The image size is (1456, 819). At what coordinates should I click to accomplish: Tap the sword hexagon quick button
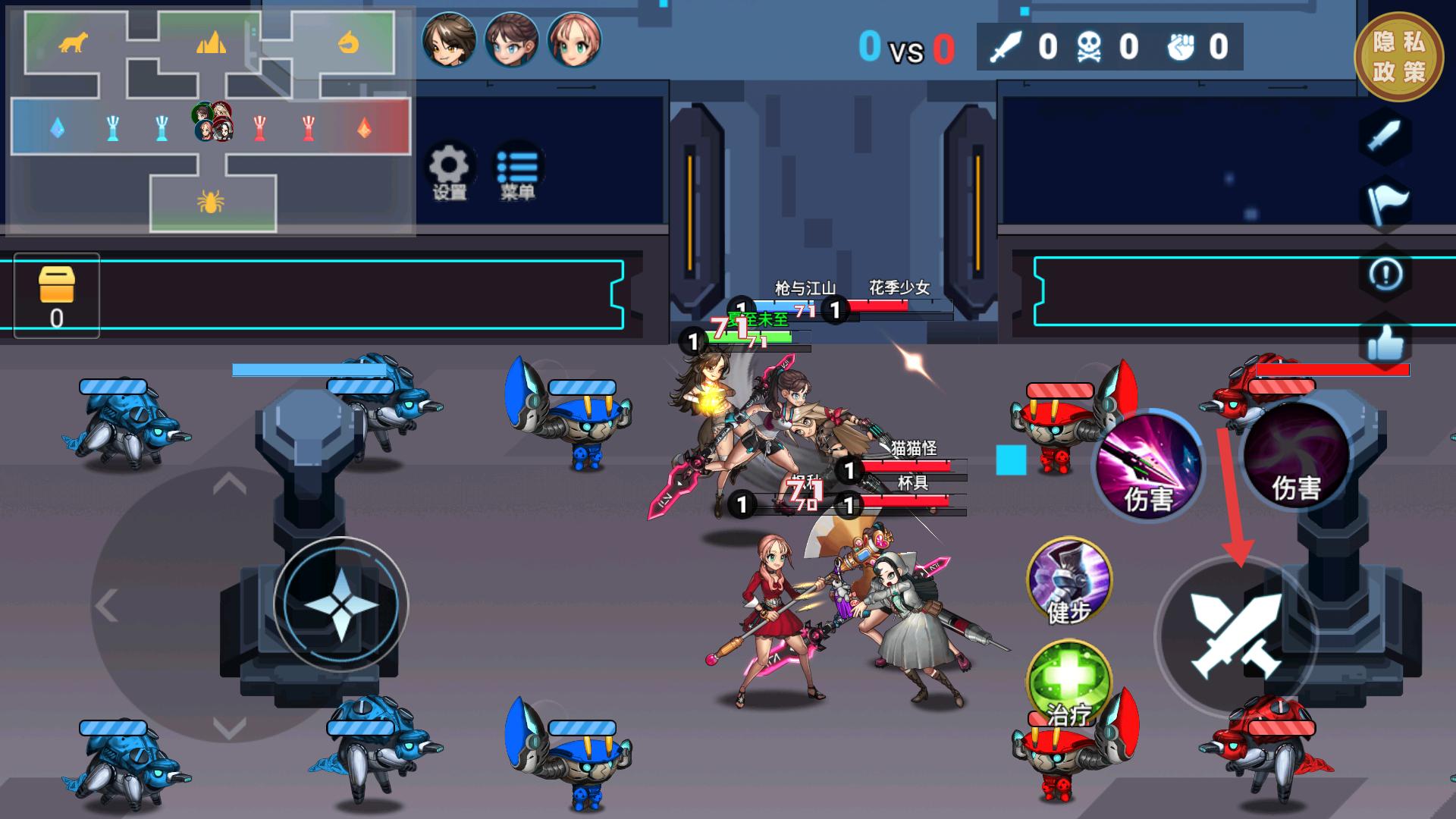point(1385,137)
